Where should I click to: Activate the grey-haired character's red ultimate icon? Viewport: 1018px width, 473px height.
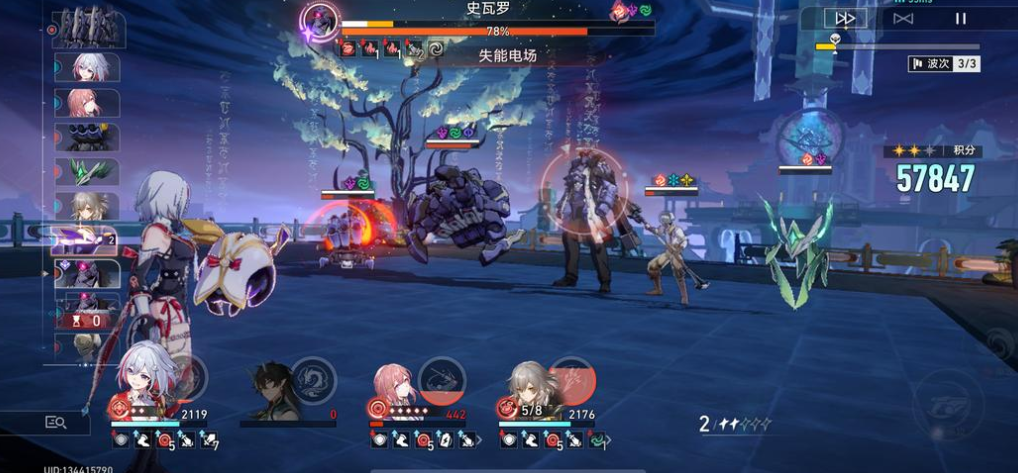point(572,379)
